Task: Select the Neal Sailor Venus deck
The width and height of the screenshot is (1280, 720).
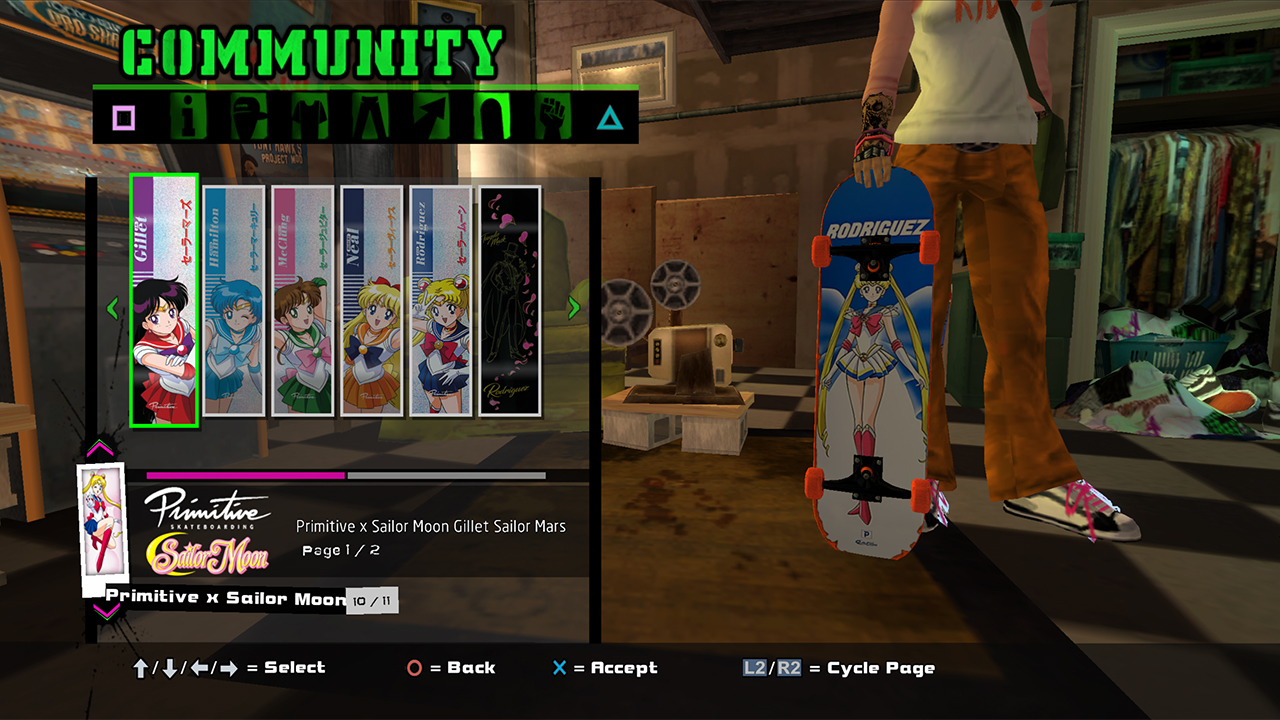Action: click(372, 301)
